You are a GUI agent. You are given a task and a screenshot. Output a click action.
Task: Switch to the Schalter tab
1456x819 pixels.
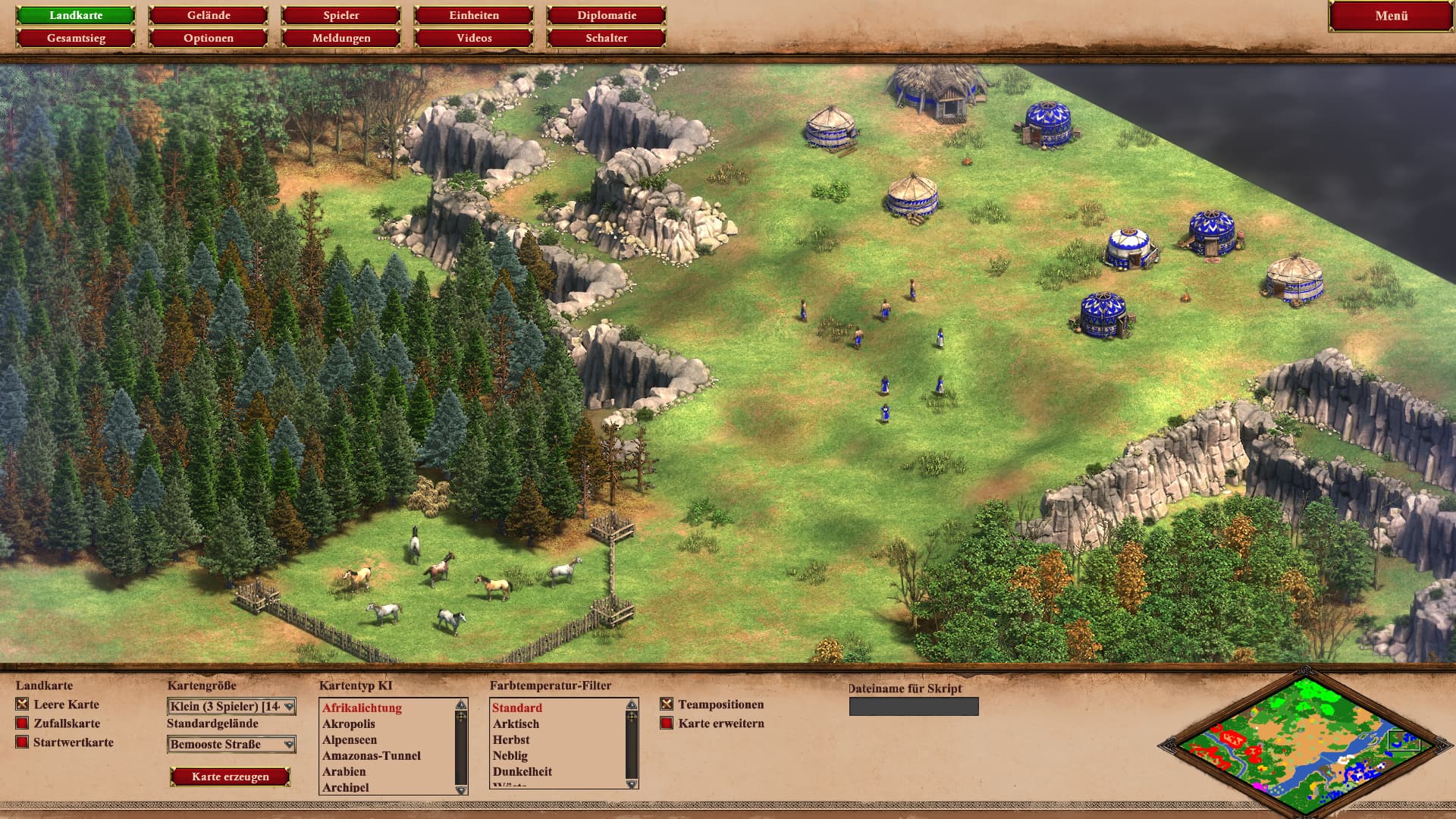pos(607,38)
